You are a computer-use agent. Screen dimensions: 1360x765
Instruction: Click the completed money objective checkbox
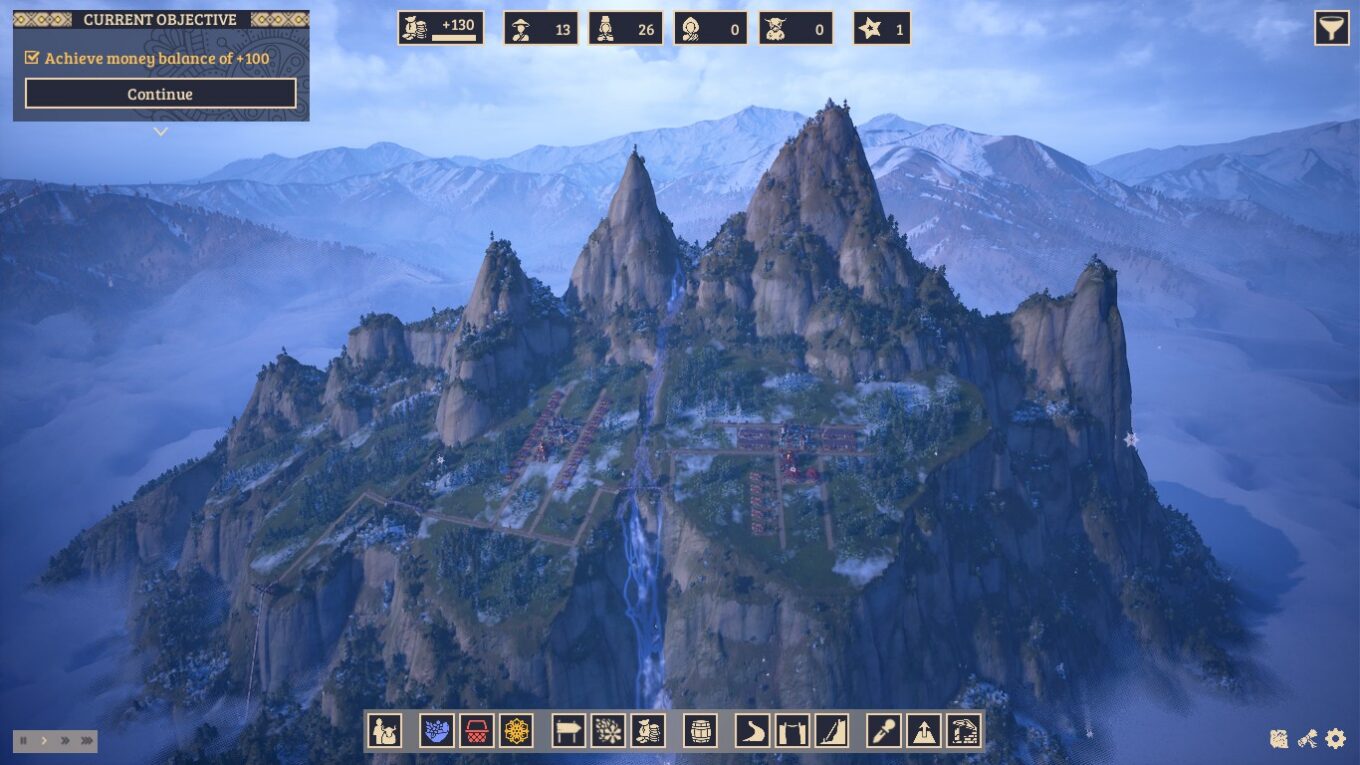coord(30,59)
